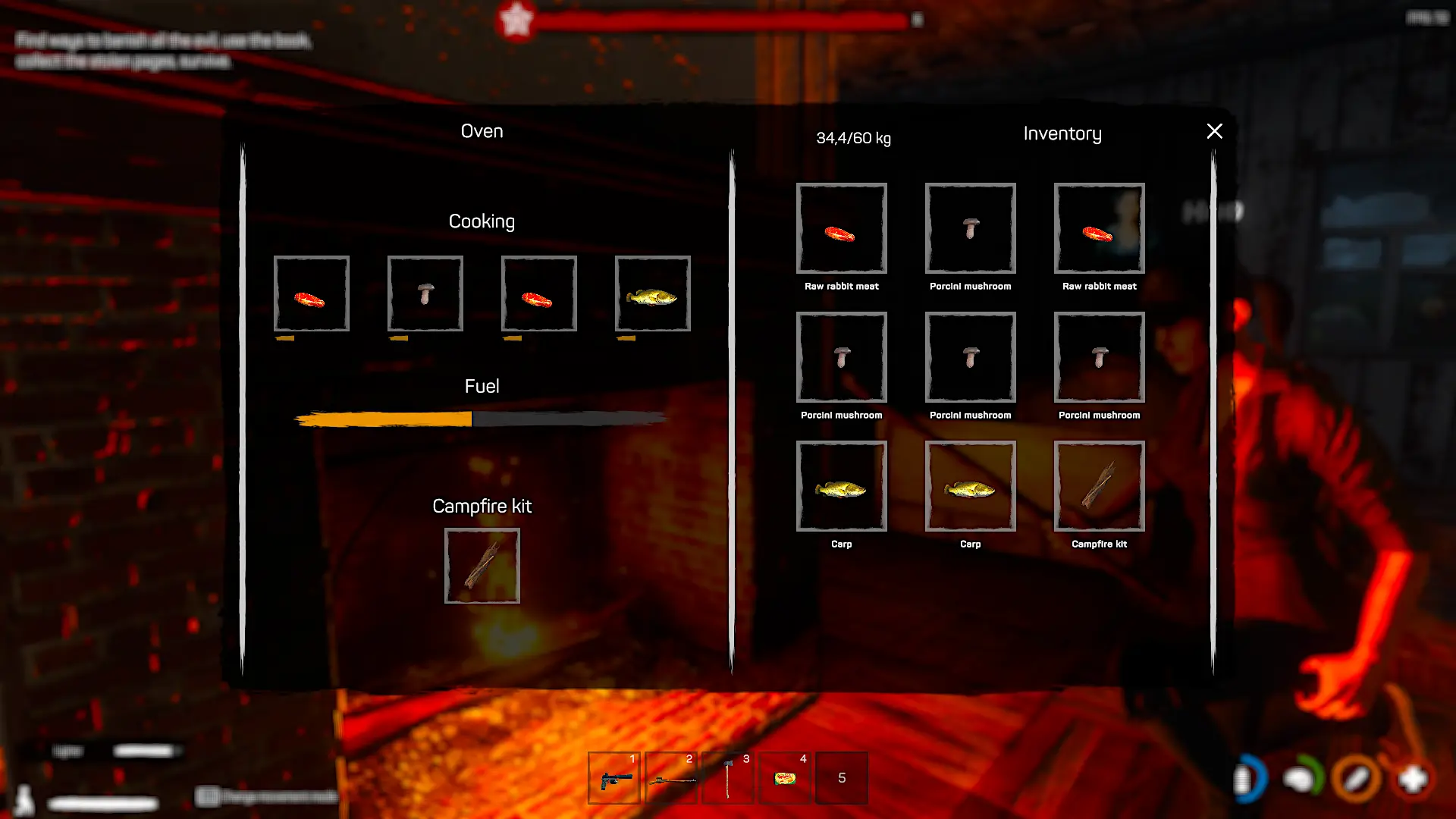
Task: Choose the long-handled tool in hotbar slot 3
Action: [728, 778]
